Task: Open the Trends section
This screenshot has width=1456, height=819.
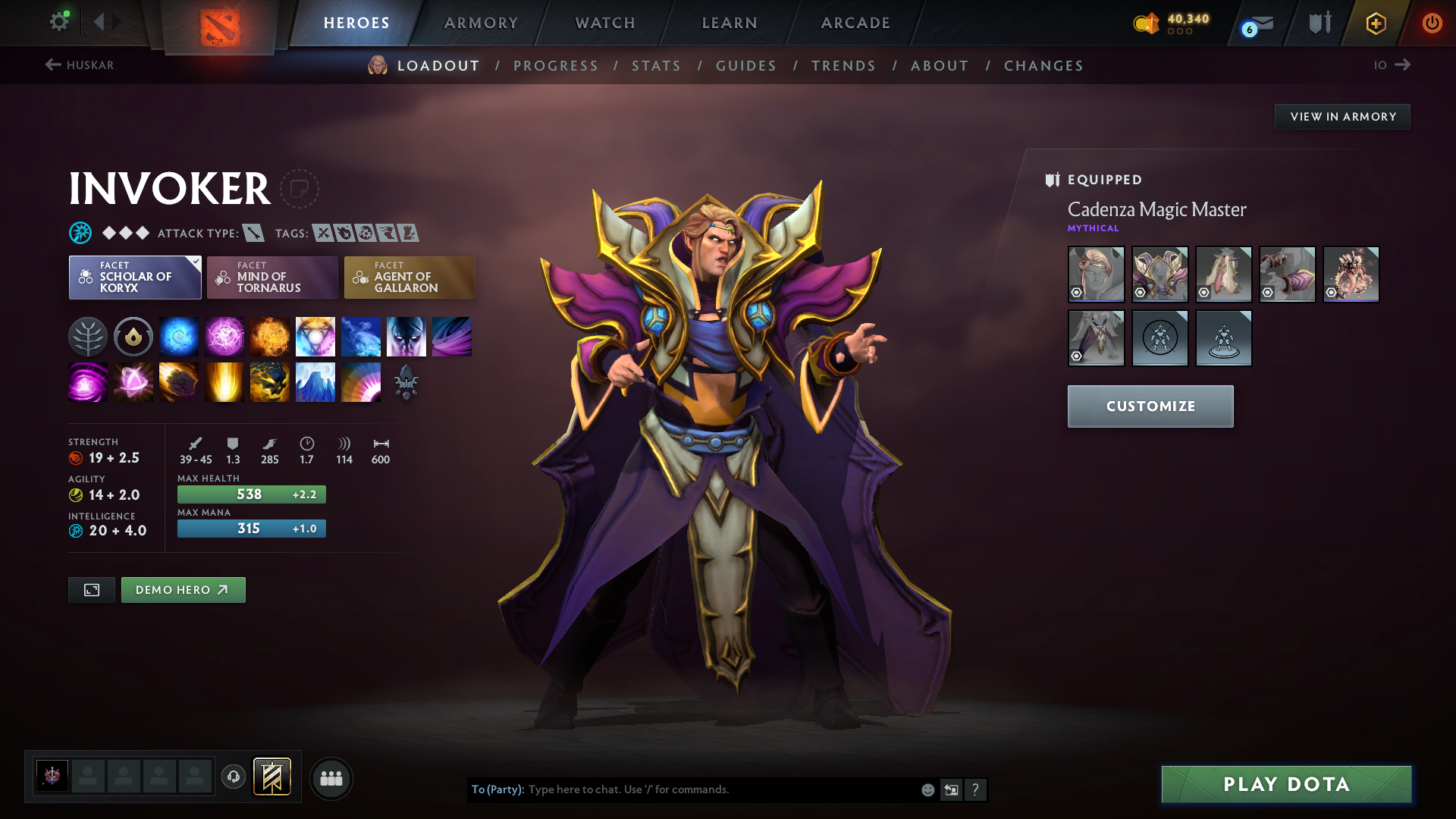Action: click(843, 66)
